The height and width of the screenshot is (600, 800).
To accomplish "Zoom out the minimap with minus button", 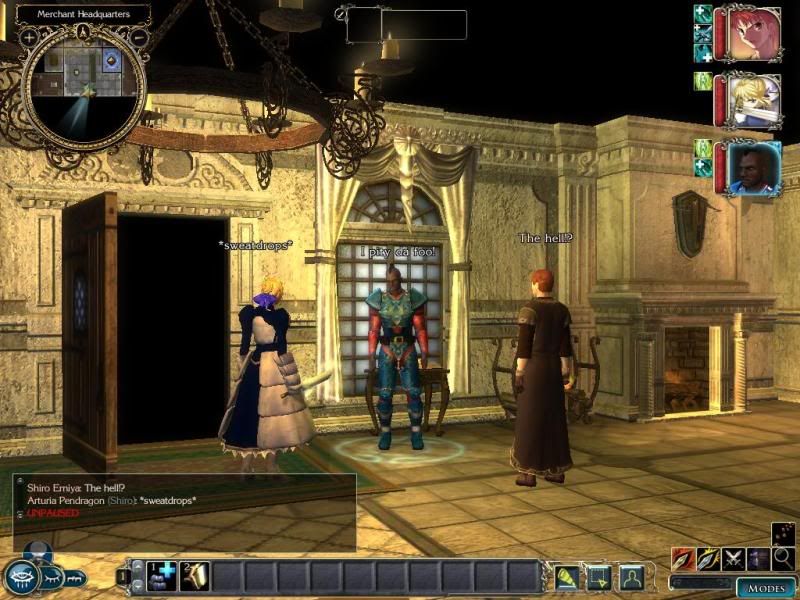I will pyautogui.click(x=138, y=37).
